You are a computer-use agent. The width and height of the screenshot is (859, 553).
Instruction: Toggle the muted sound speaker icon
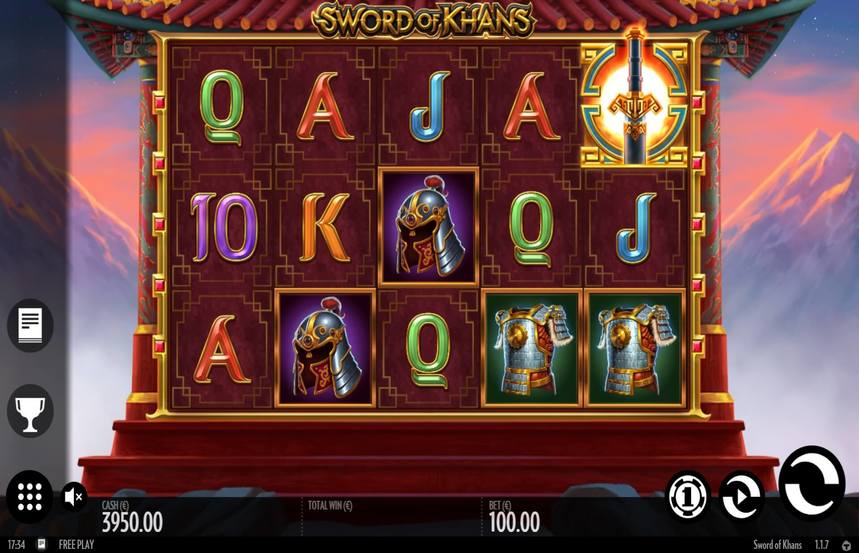74,496
